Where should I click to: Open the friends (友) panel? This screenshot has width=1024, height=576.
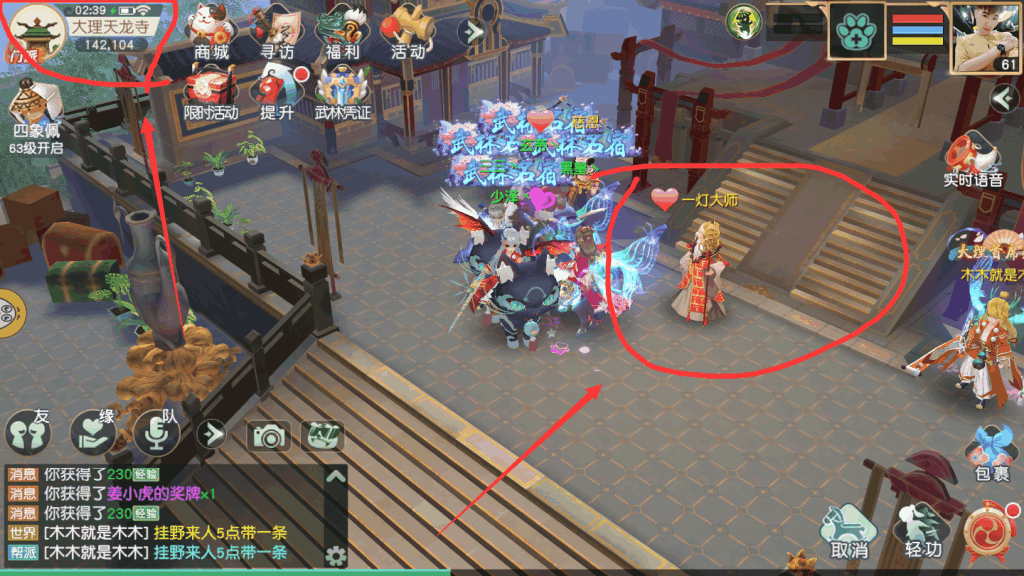point(28,432)
